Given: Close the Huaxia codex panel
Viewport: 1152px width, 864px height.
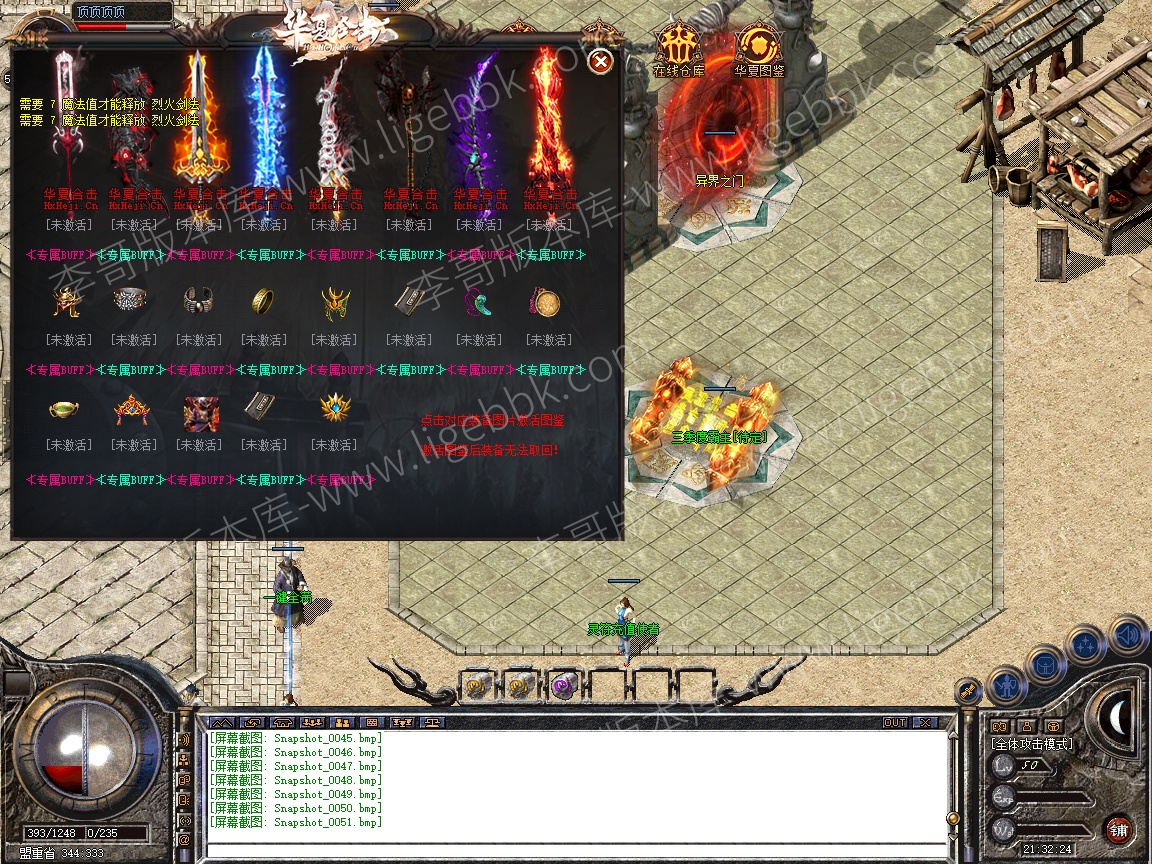Looking at the screenshot, I should 600,62.
